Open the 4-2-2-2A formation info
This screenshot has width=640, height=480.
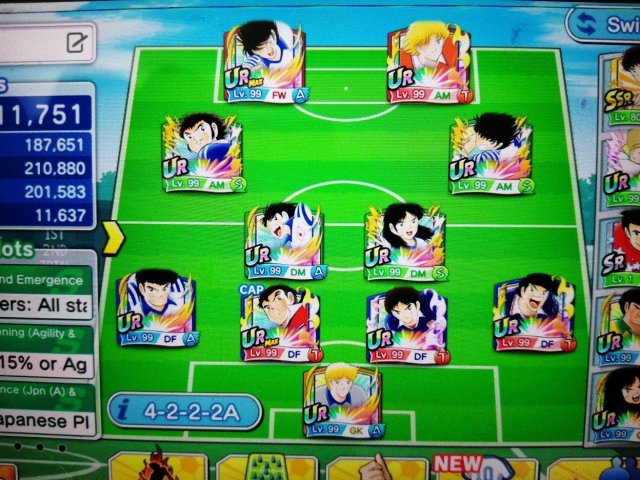(184, 410)
